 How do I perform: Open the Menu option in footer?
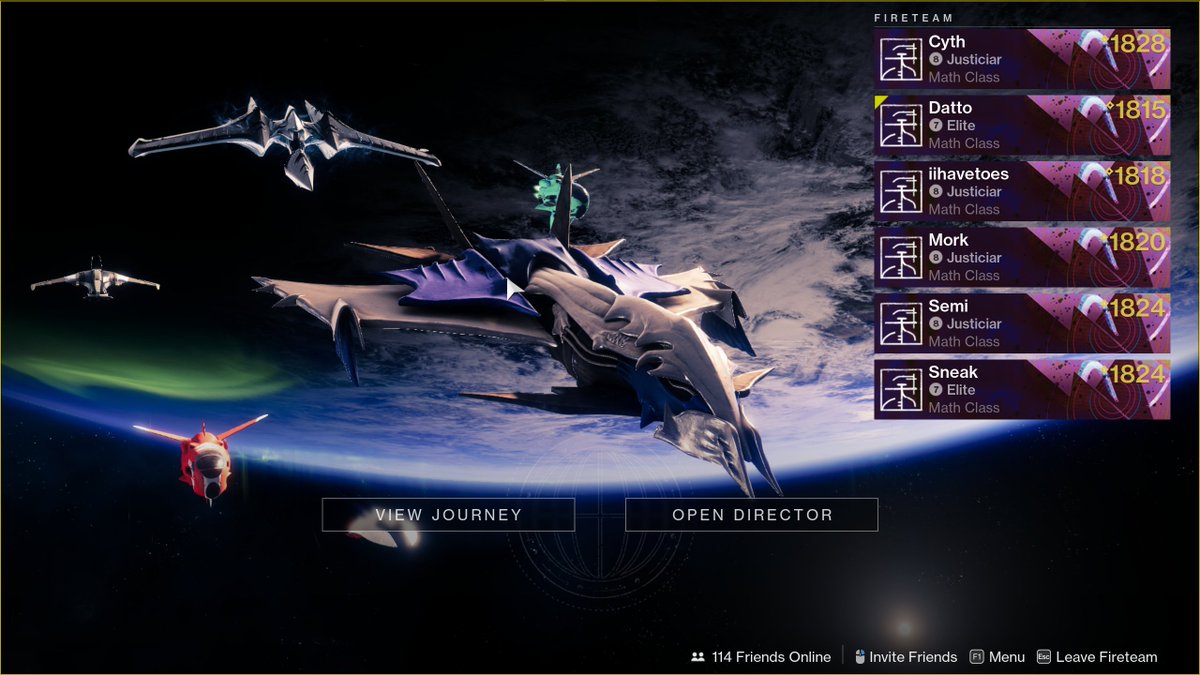997,657
